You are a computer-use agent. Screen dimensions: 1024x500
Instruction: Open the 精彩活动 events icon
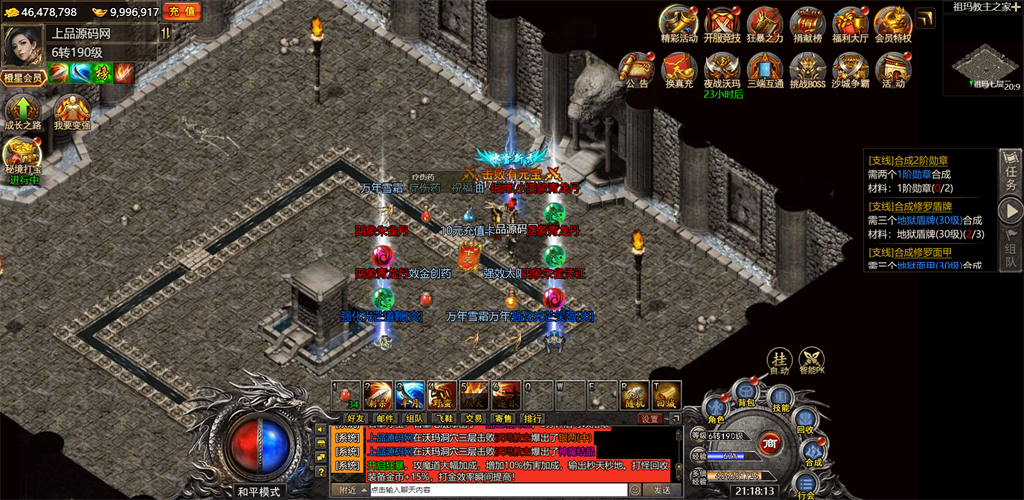(680, 22)
